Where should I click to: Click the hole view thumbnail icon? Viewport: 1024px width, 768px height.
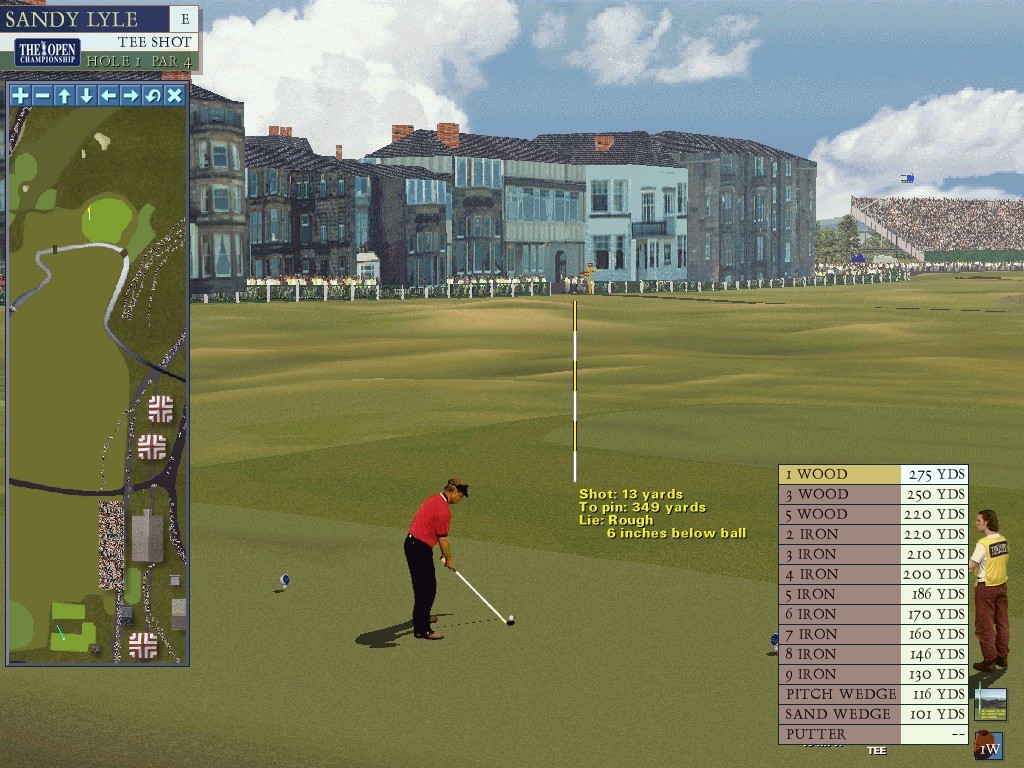coord(990,704)
